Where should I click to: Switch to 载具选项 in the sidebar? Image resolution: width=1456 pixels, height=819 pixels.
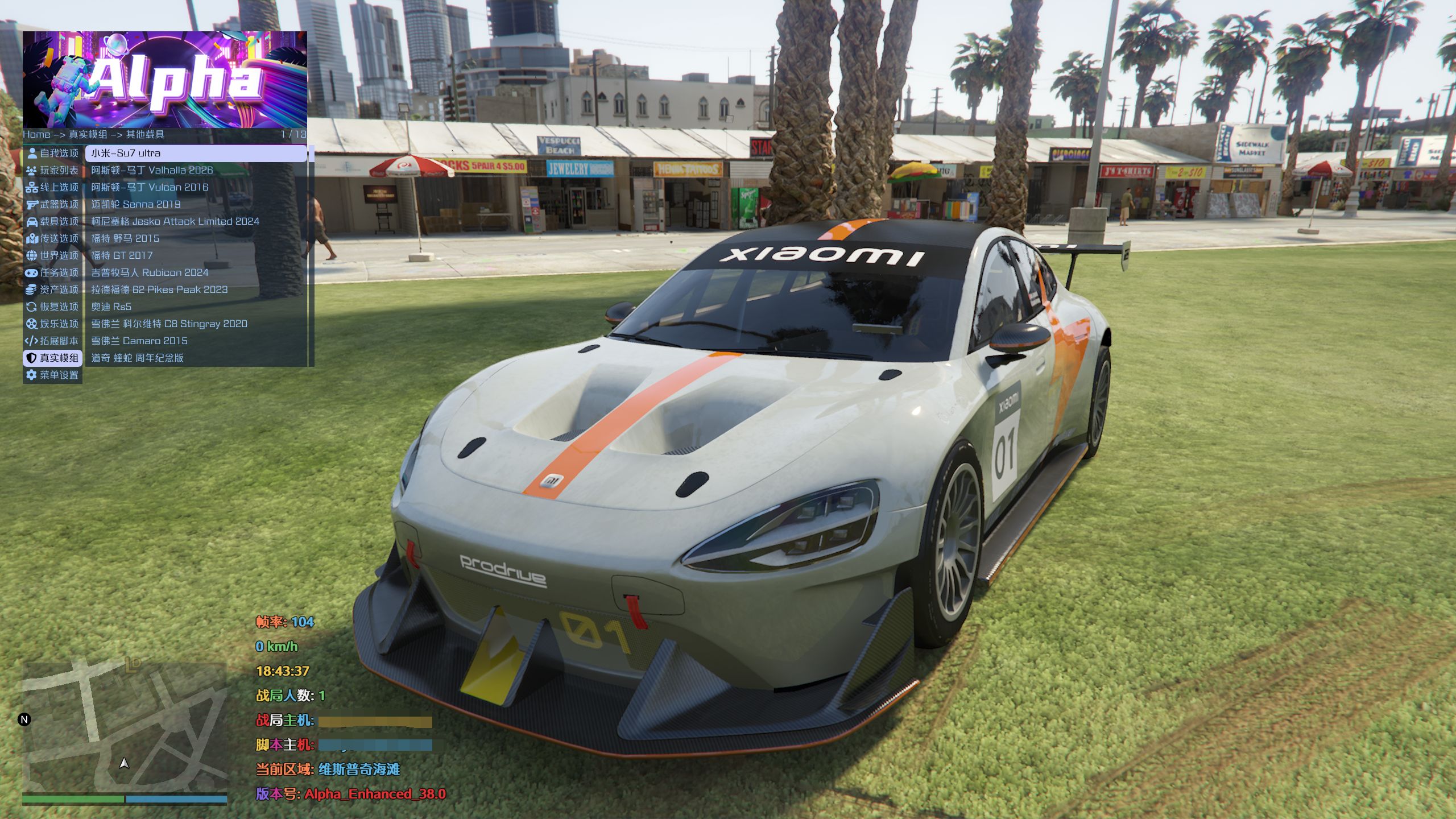click(53, 221)
